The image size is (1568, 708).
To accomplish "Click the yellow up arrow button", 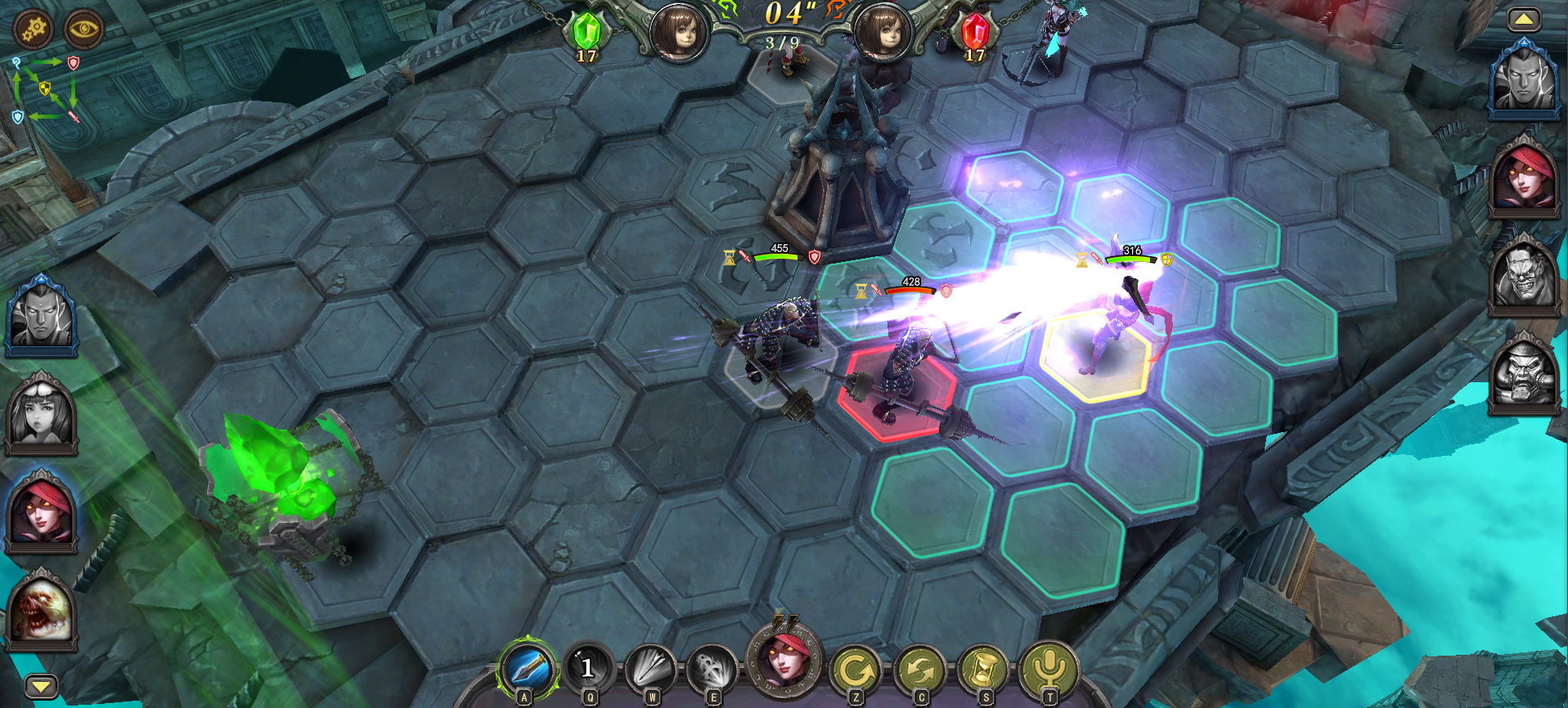I will (1524, 20).
